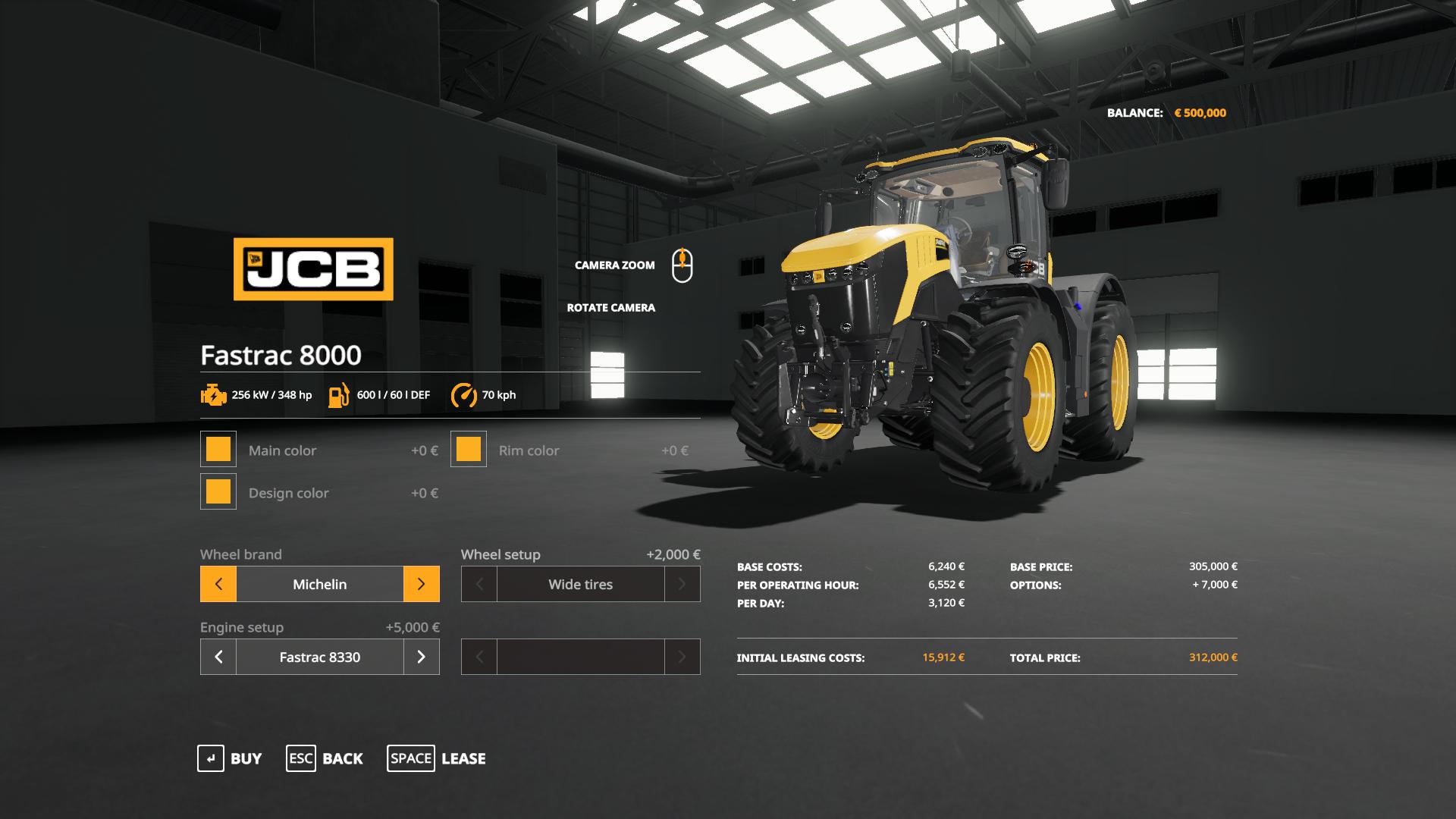Lease the Fastrac 8000 tractor
This screenshot has width=1456, height=819.
pyautogui.click(x=437, y=758)
